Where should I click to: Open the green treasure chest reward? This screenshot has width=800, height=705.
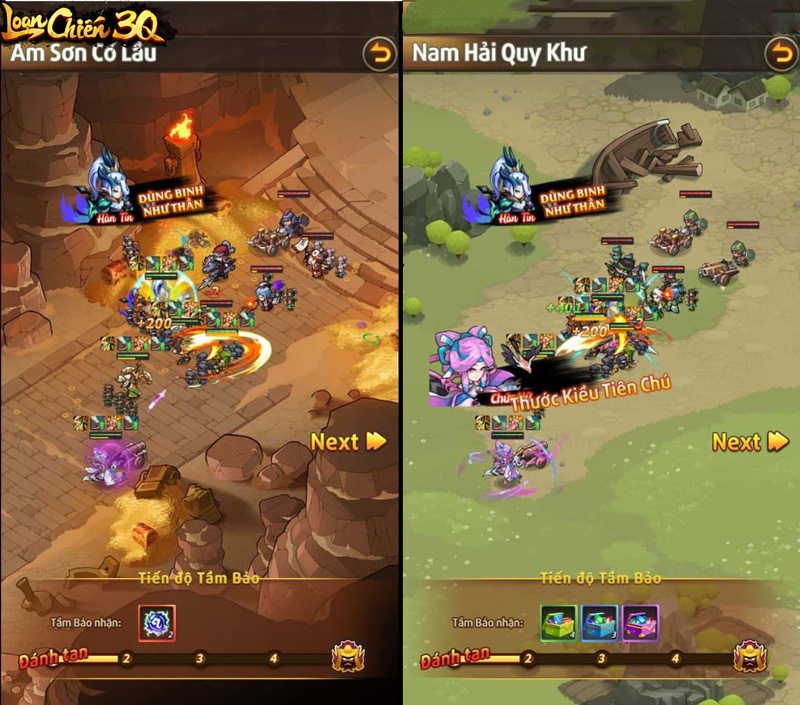pos(558,622)
